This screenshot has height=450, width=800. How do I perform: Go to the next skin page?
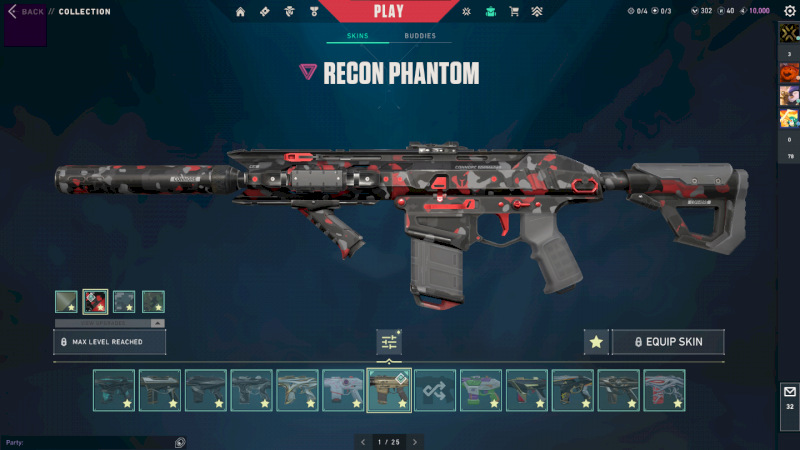click(x=415, y=441)
